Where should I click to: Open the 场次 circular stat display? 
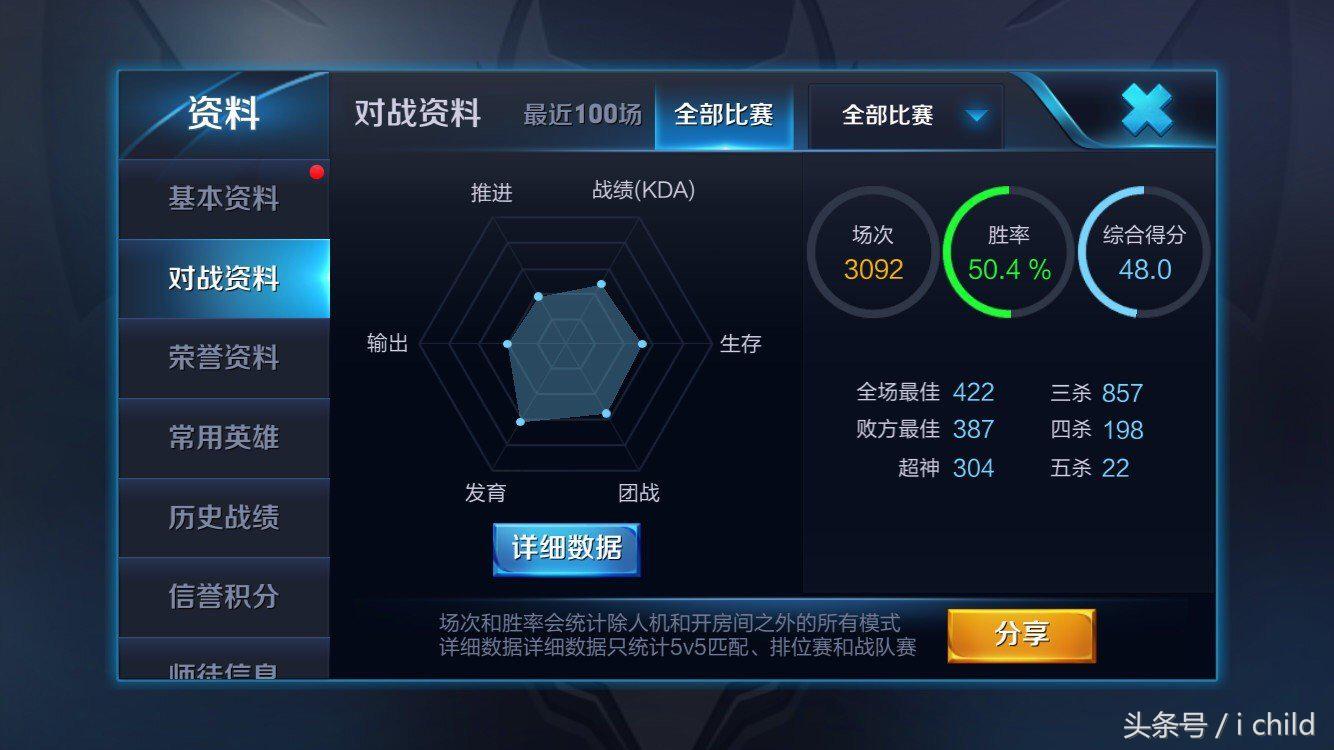point(871,248)
